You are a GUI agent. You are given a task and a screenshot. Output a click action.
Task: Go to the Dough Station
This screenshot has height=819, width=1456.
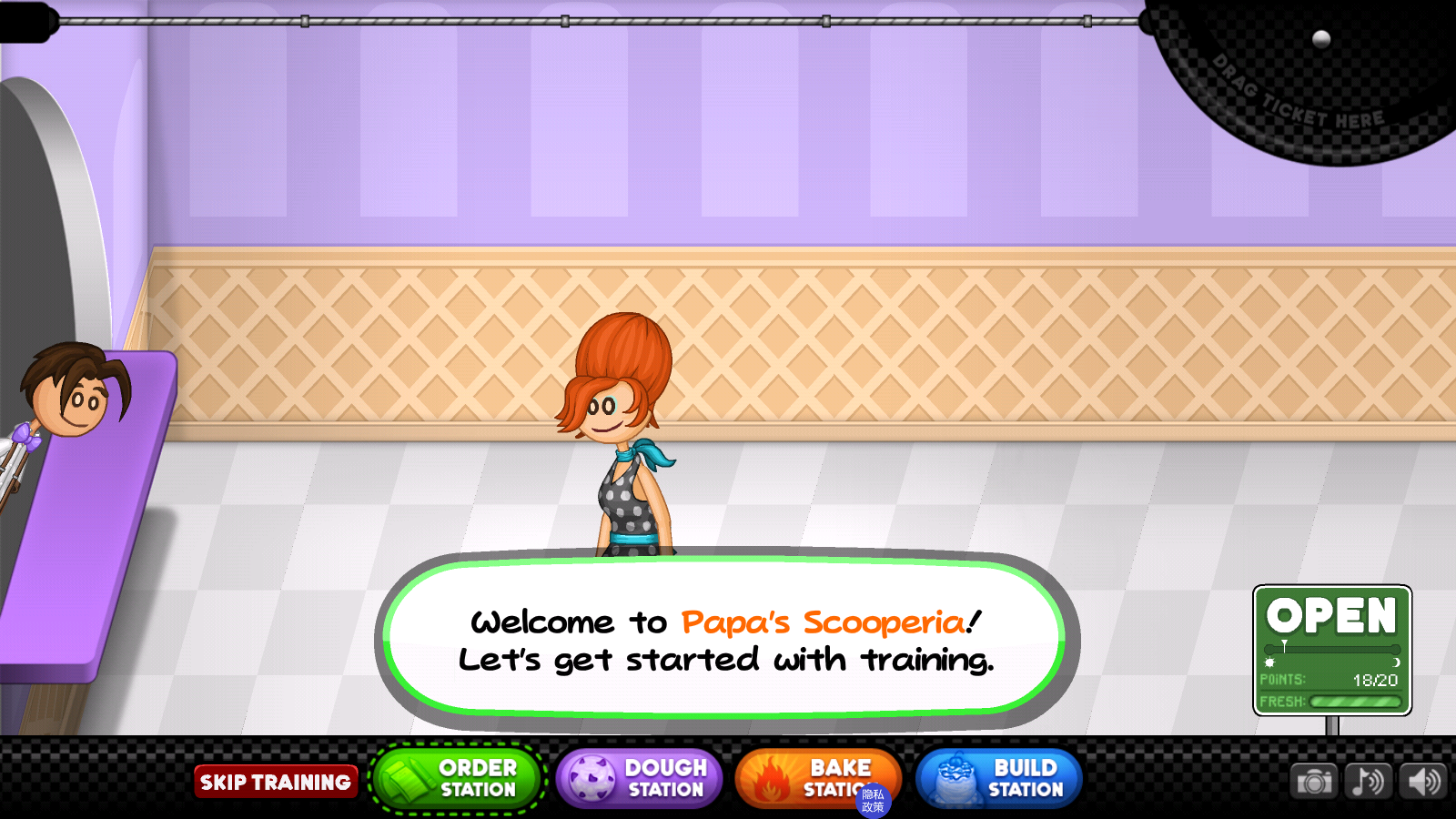coord(639,780)
